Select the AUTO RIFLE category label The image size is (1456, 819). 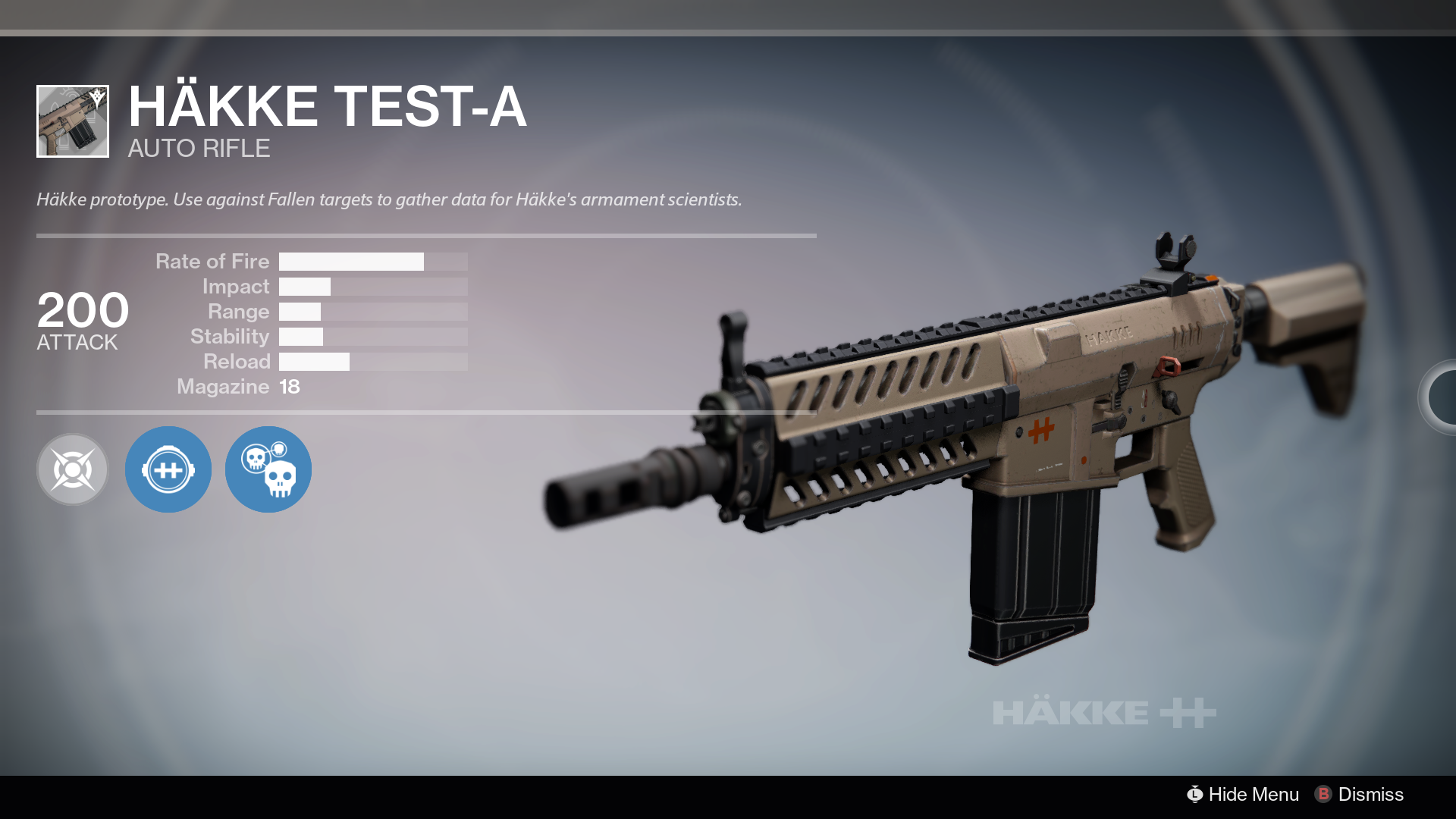[198, 149]
